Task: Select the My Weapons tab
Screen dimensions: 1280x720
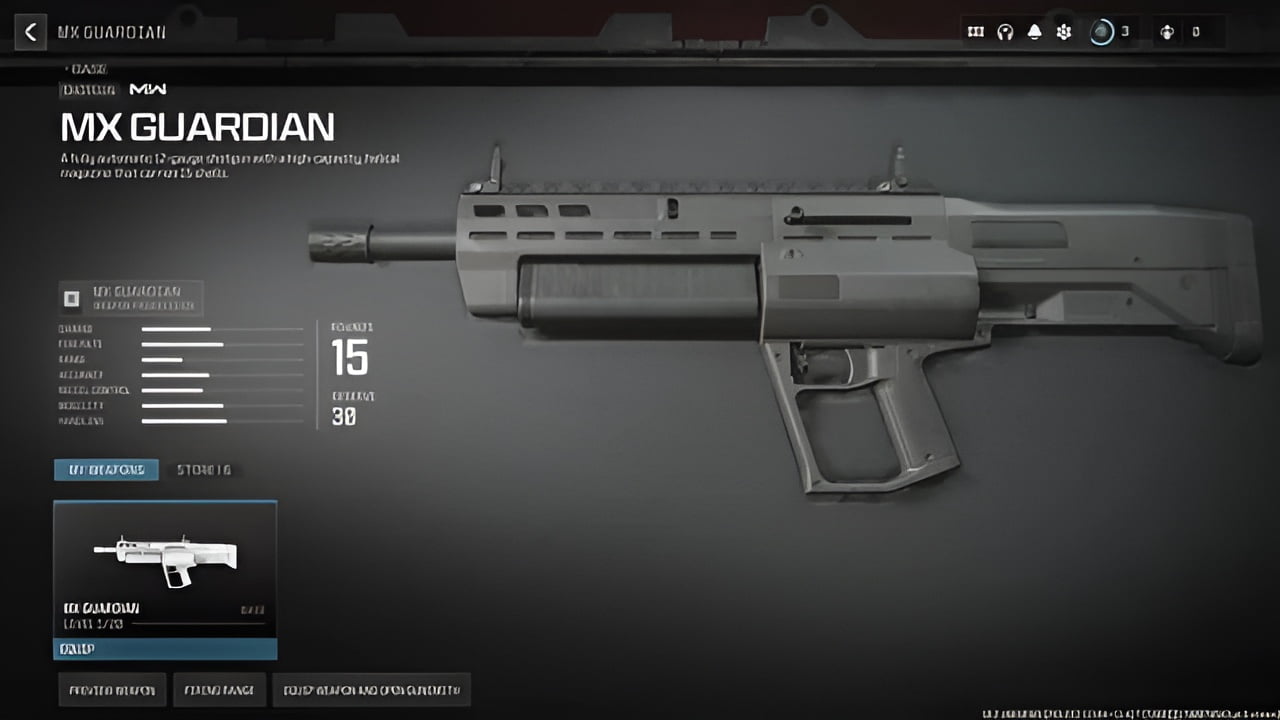Action: point(107,469)
